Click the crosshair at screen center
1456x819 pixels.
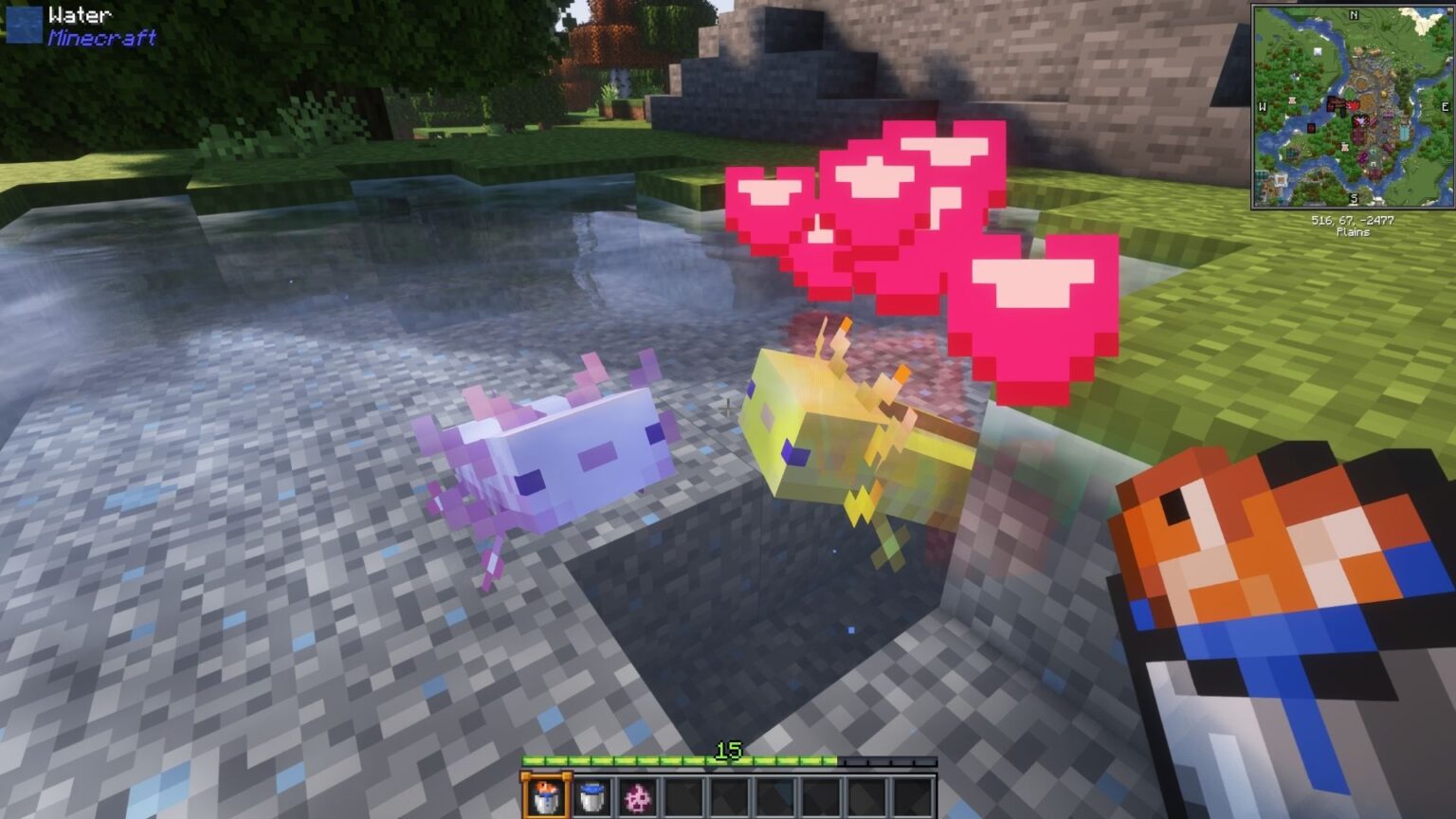coord(726,409)
